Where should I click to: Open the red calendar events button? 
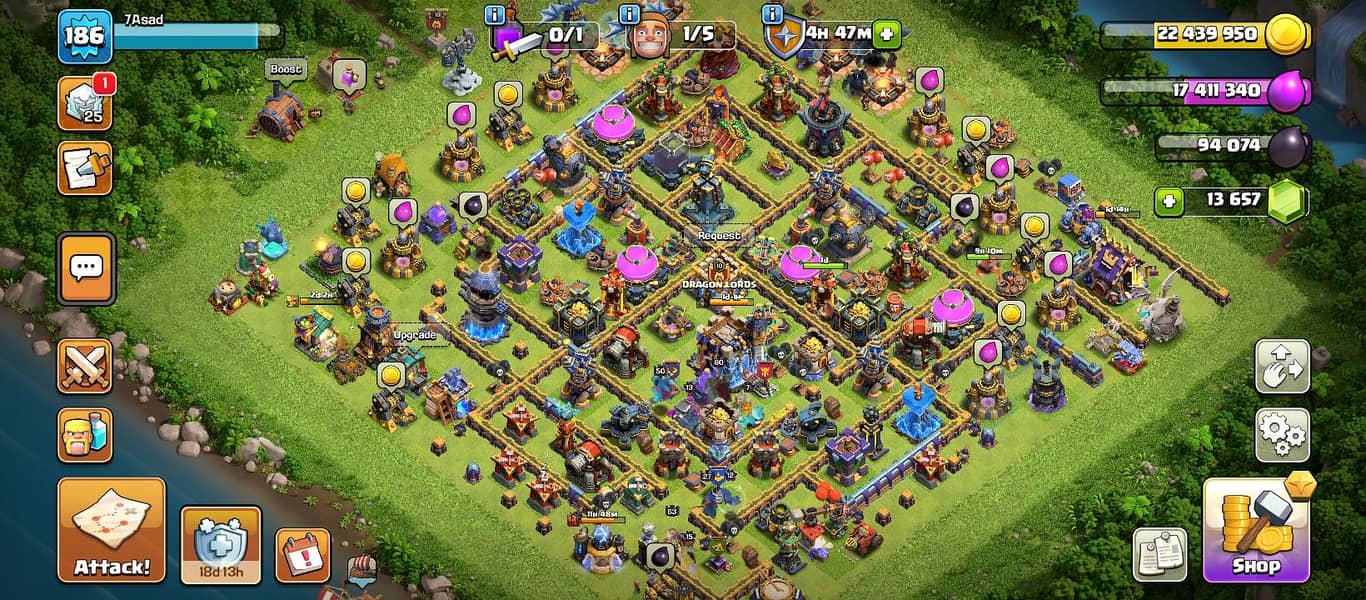pos(302,555)
